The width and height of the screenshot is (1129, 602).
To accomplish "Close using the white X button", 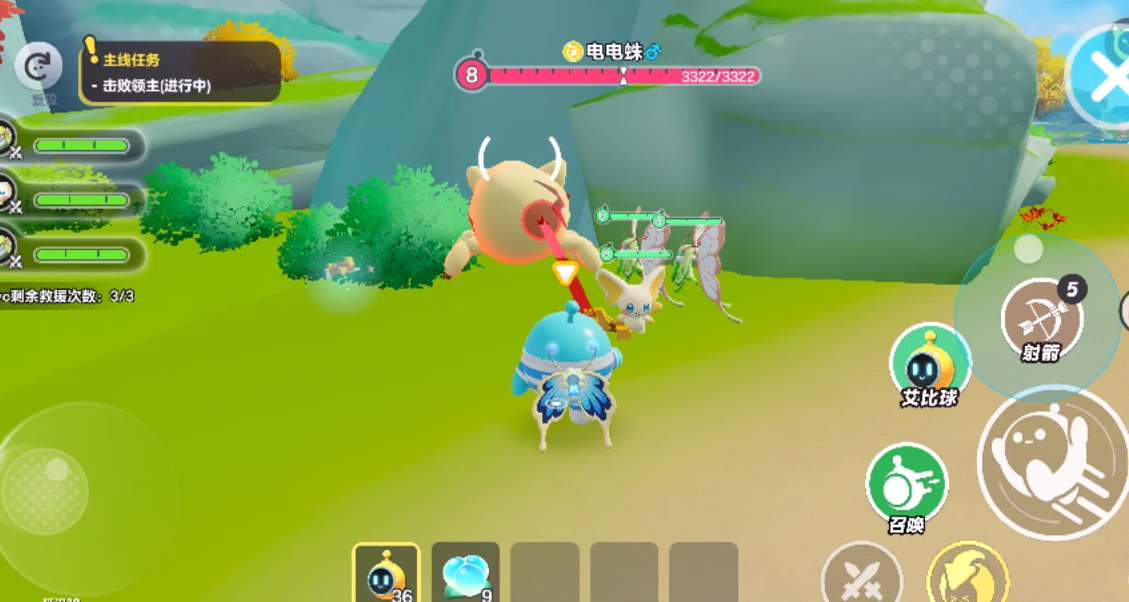I will [x=1106, y=78].
